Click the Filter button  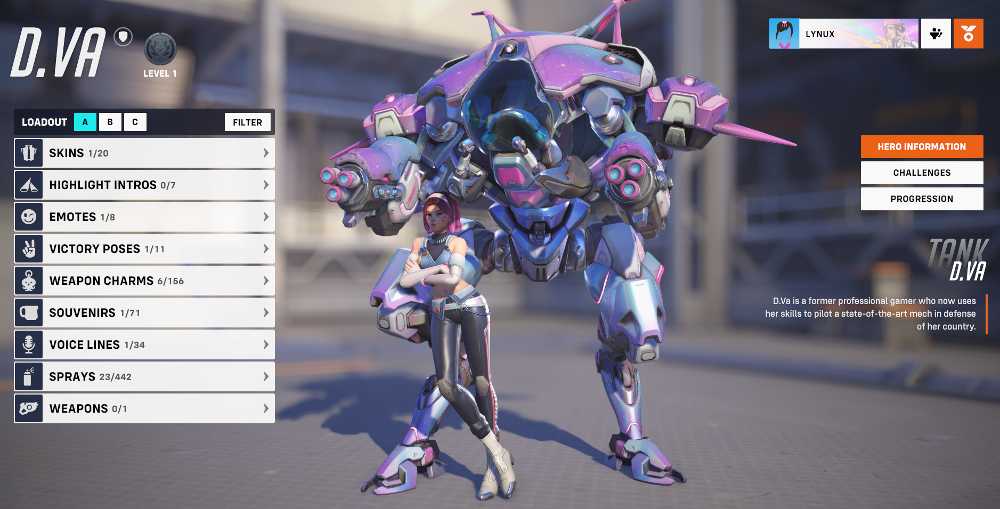[248, 122]
